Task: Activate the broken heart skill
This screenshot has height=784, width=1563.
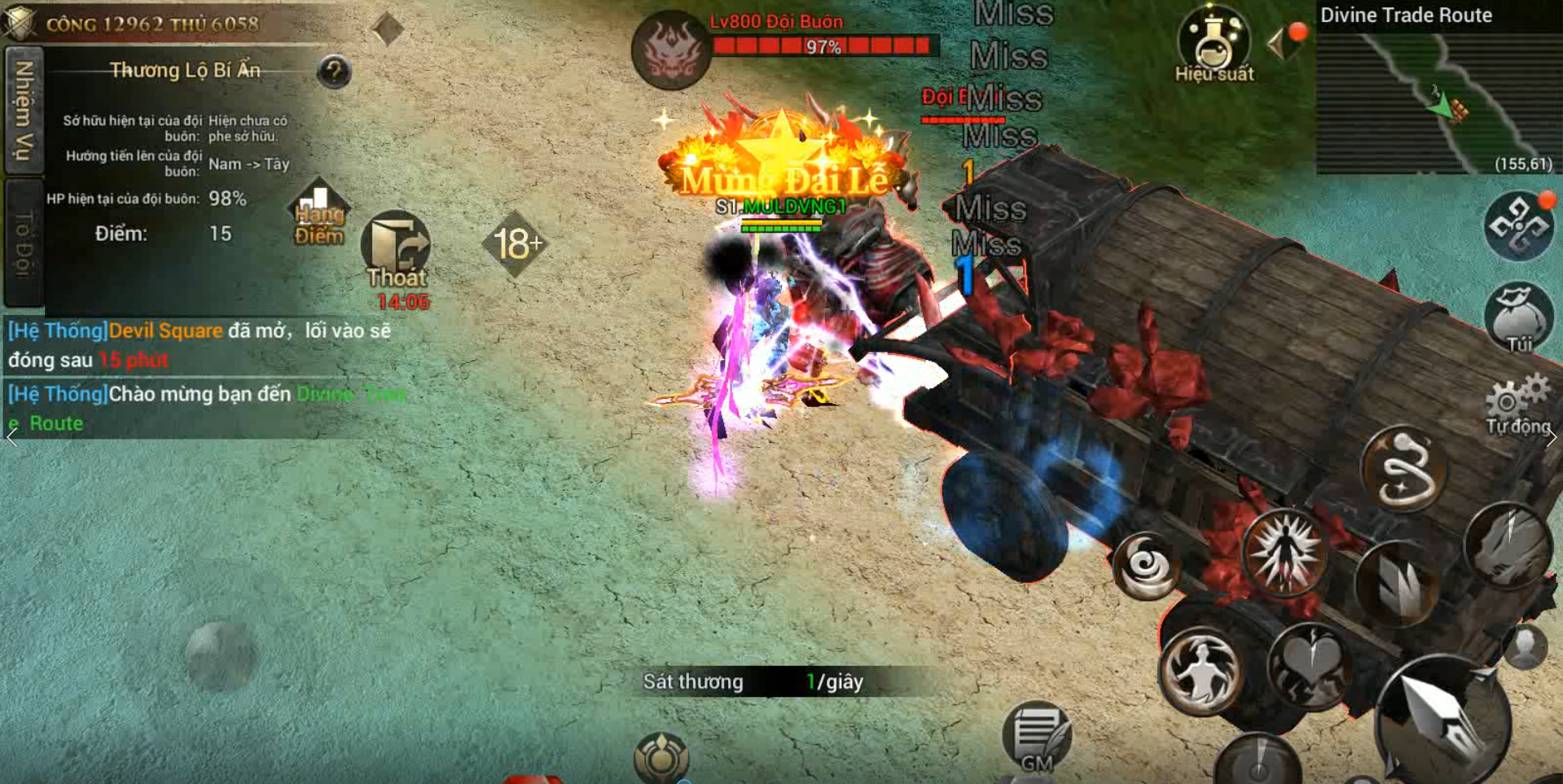Action: [1311, 667]
